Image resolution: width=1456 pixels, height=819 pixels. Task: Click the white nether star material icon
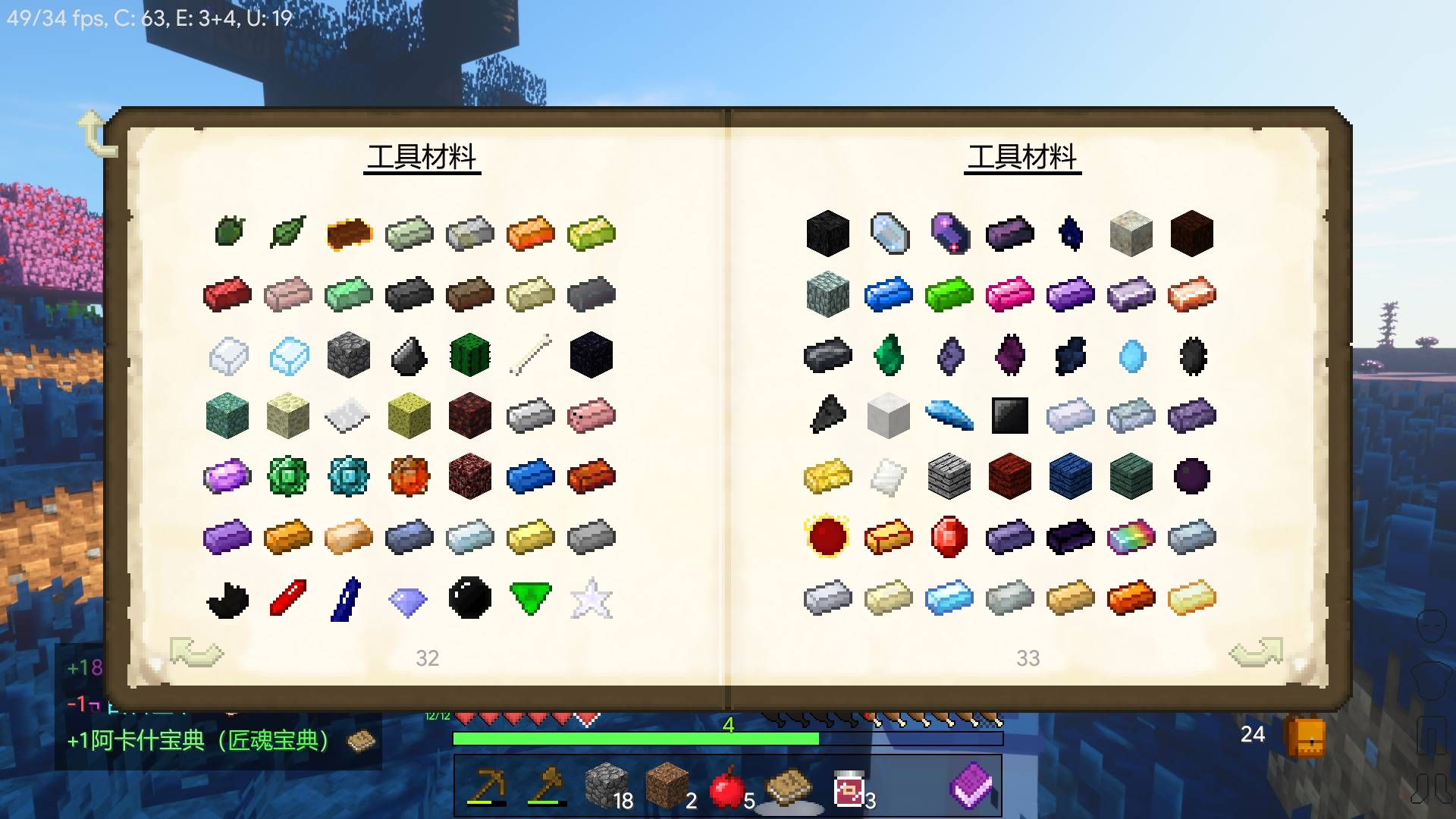coord(590,598)
